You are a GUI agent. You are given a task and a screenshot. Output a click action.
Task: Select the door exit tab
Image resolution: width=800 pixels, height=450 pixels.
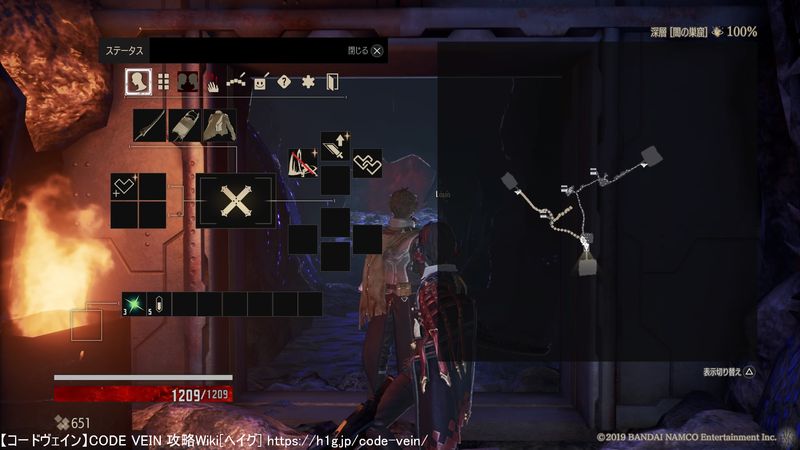[332, 82]
